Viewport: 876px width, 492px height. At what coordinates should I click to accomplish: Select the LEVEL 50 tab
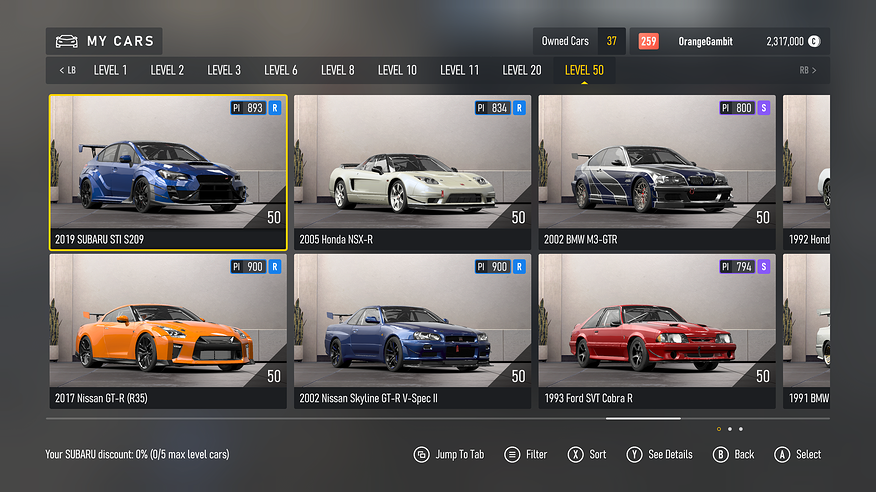click(584, 70)
